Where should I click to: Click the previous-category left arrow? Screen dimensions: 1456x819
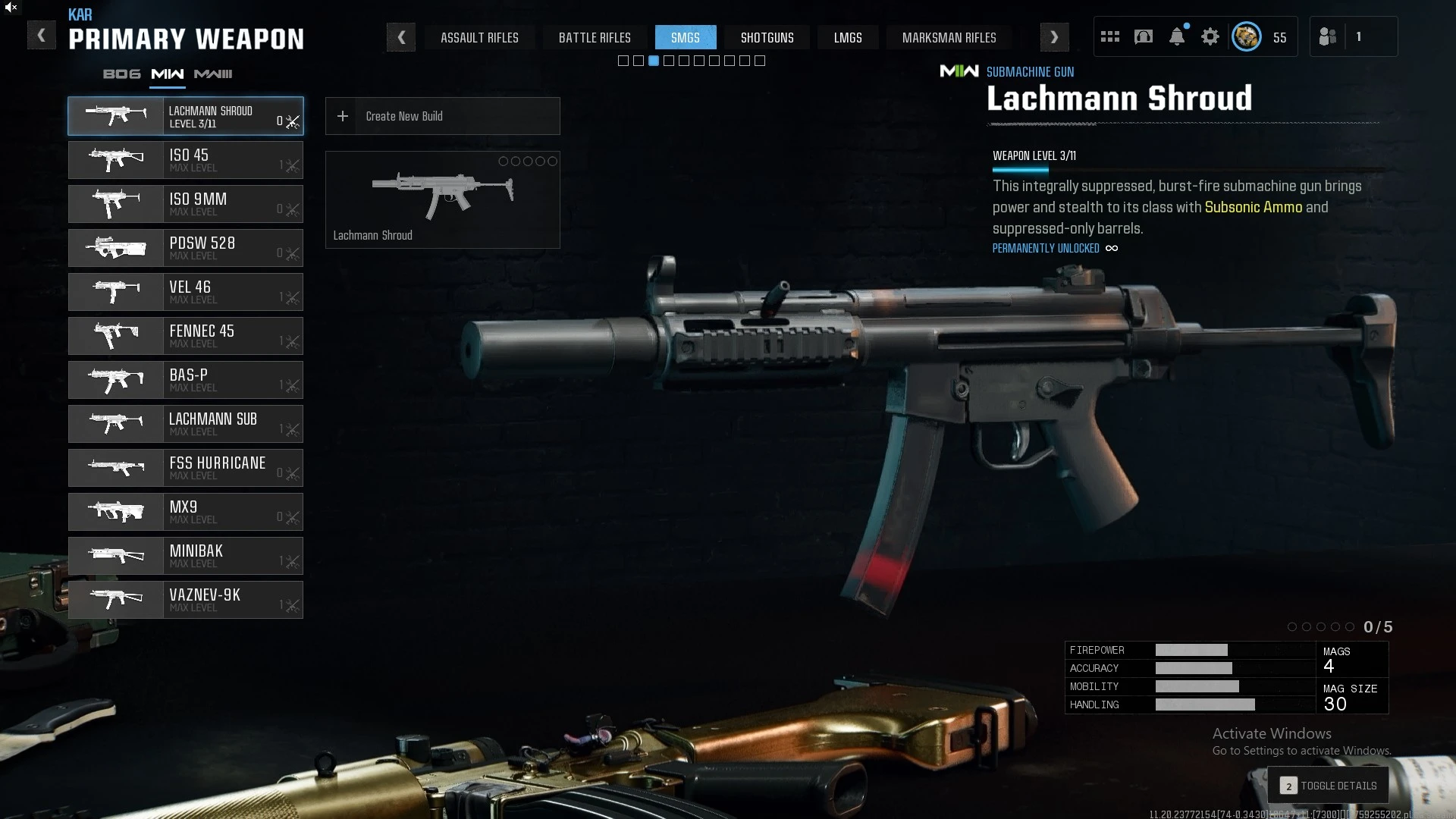click(x=401, y=37)
